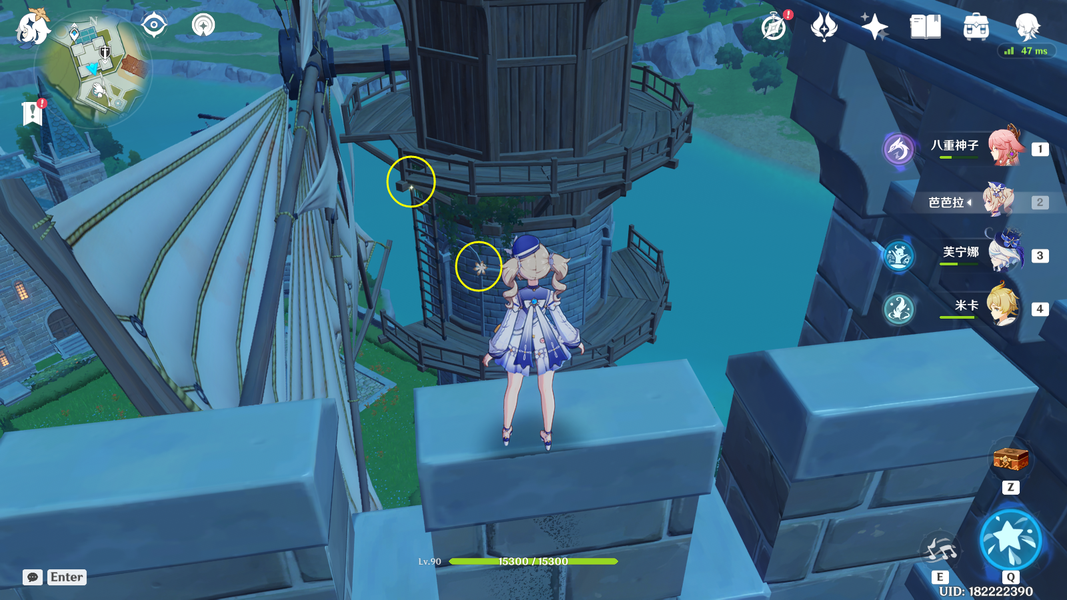
Task: Open the Events compass icon
Action: [x=773, y=27]
